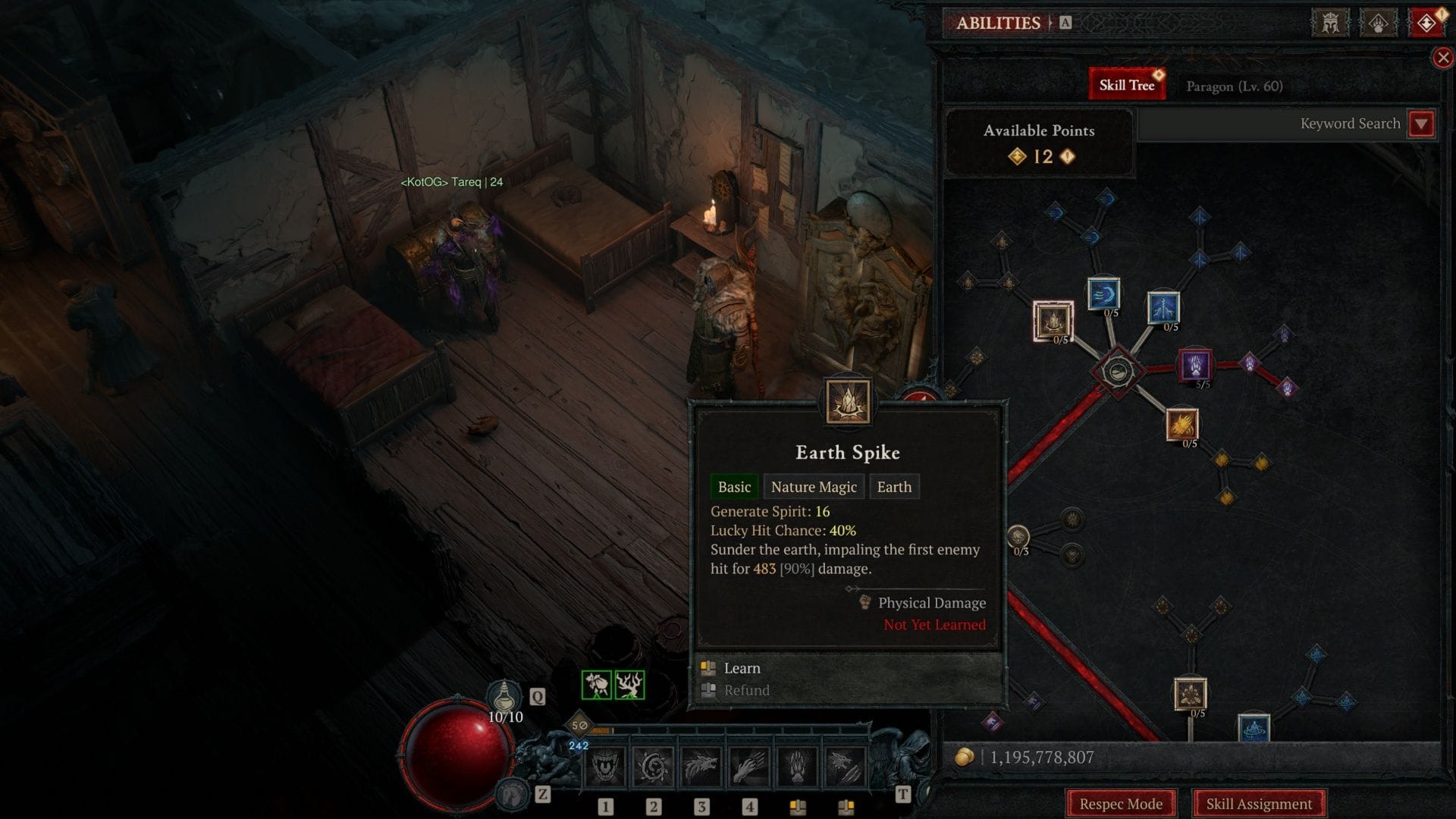The width and height of the screenshot is (1456, 819).
Task: Select the orange maul claw skill node
Action: pos(1181,425)
